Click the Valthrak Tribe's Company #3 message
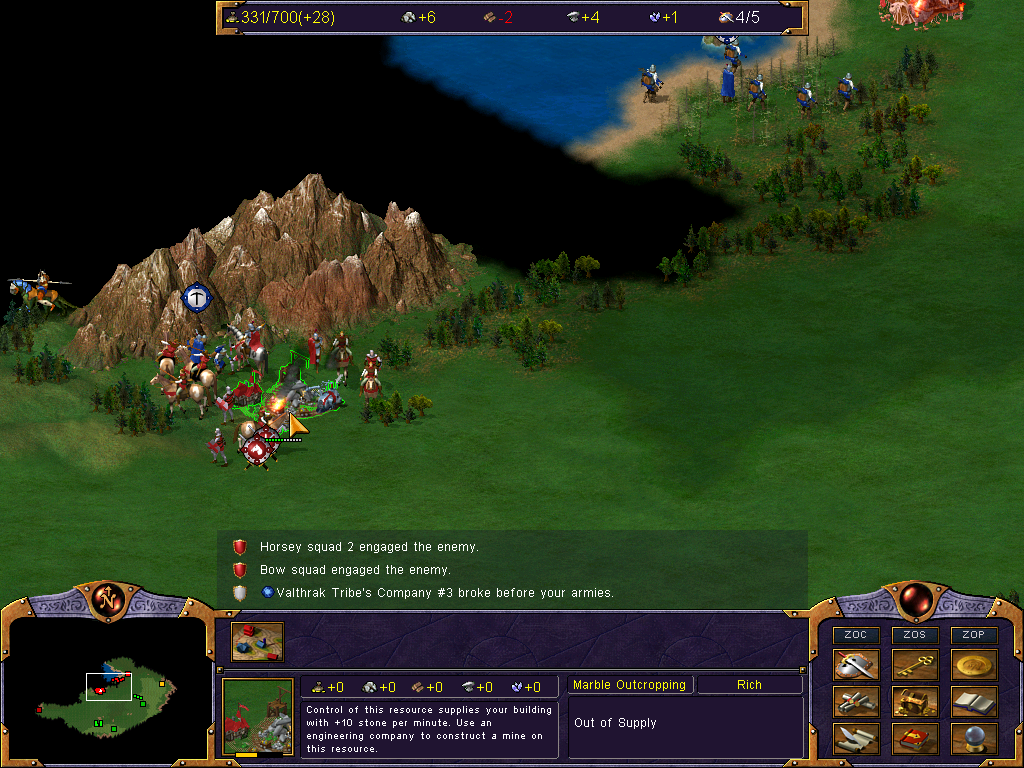The height and width of the screenshot is (768, 1024). pyautogui.click(x=436, y=593)
